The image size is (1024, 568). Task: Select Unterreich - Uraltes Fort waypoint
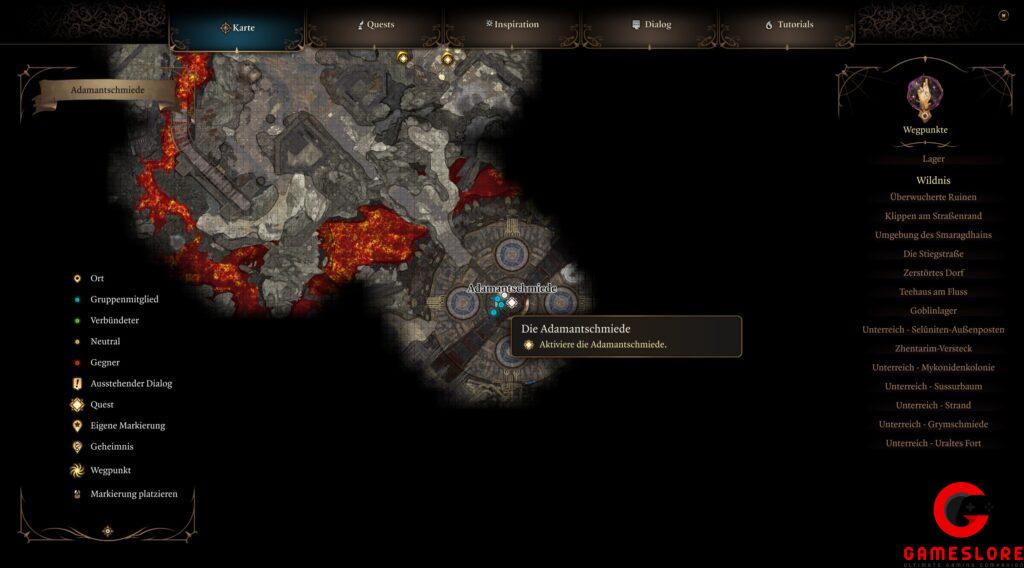(x=933, y=443)
